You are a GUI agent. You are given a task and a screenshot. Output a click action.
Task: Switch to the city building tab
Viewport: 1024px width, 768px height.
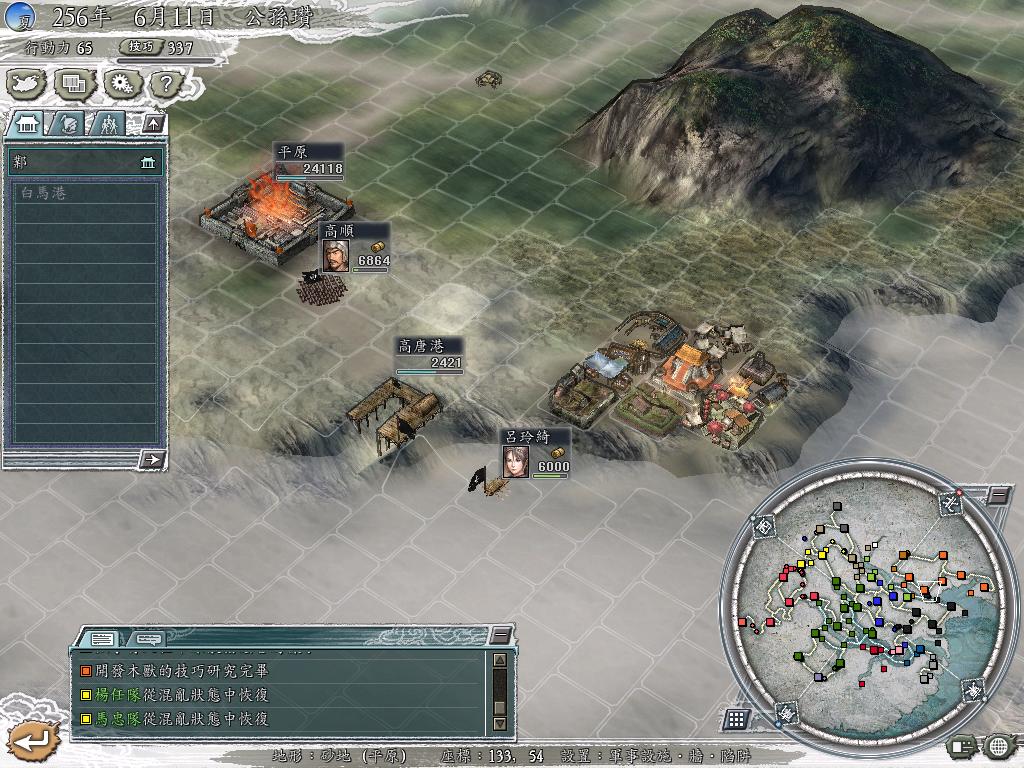click(x=28, y=124)
